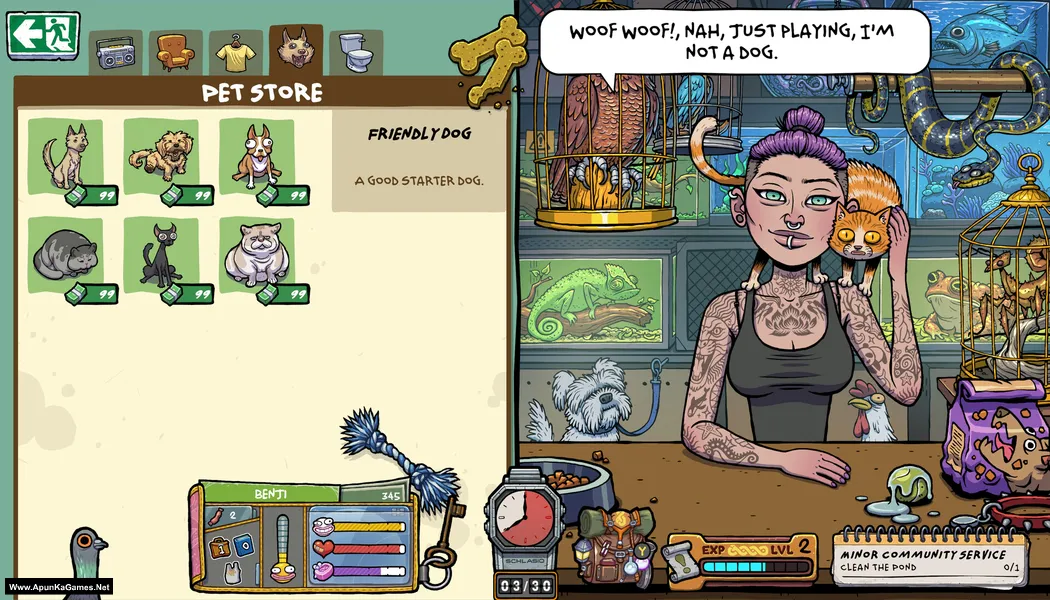Viewport: 1050px width, 600px height.
Task: Open the armchair furniture tab
Action: tap(176, 52)
